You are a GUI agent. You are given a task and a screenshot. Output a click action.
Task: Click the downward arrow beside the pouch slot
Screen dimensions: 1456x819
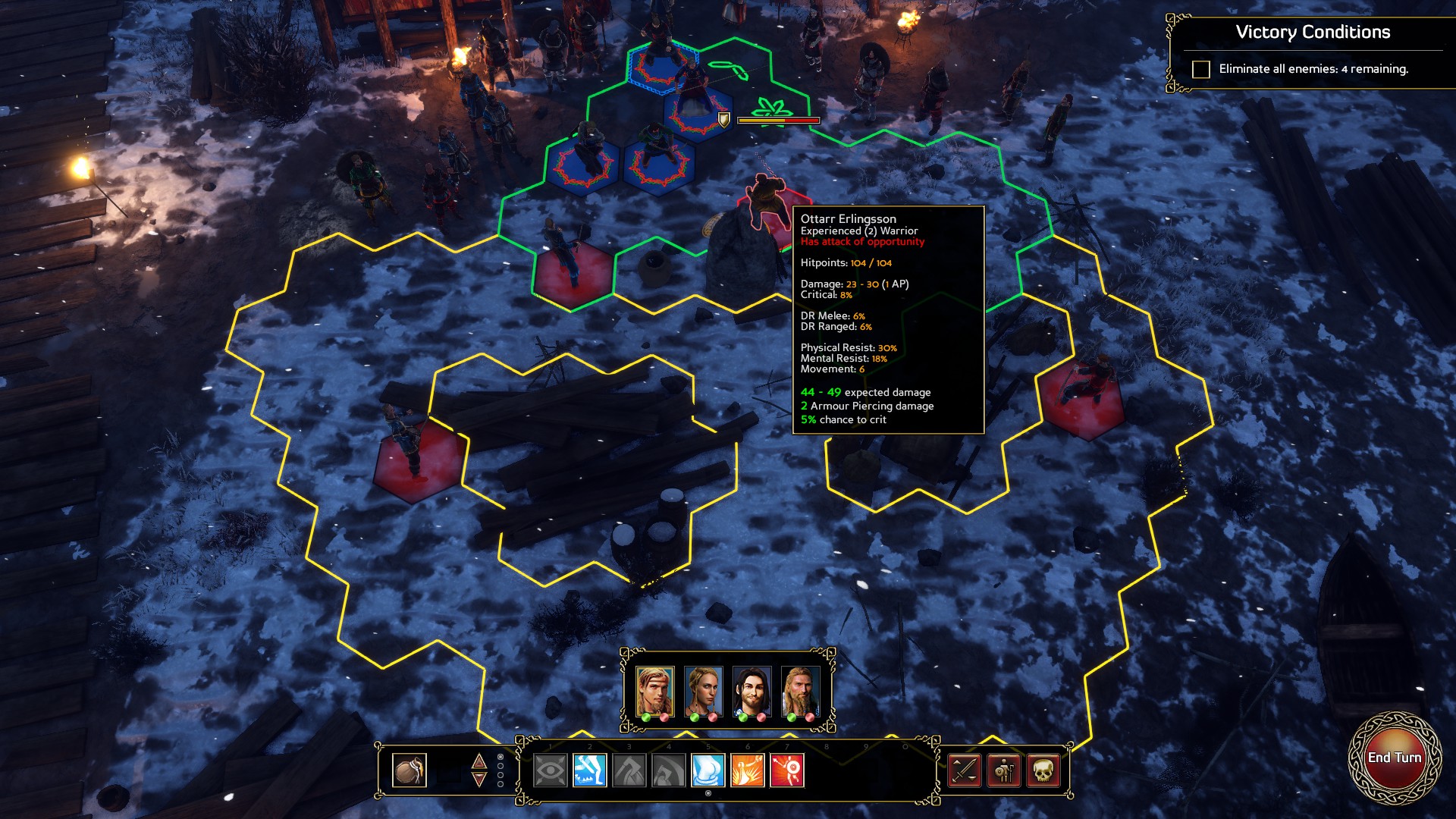tap(479, 780)
